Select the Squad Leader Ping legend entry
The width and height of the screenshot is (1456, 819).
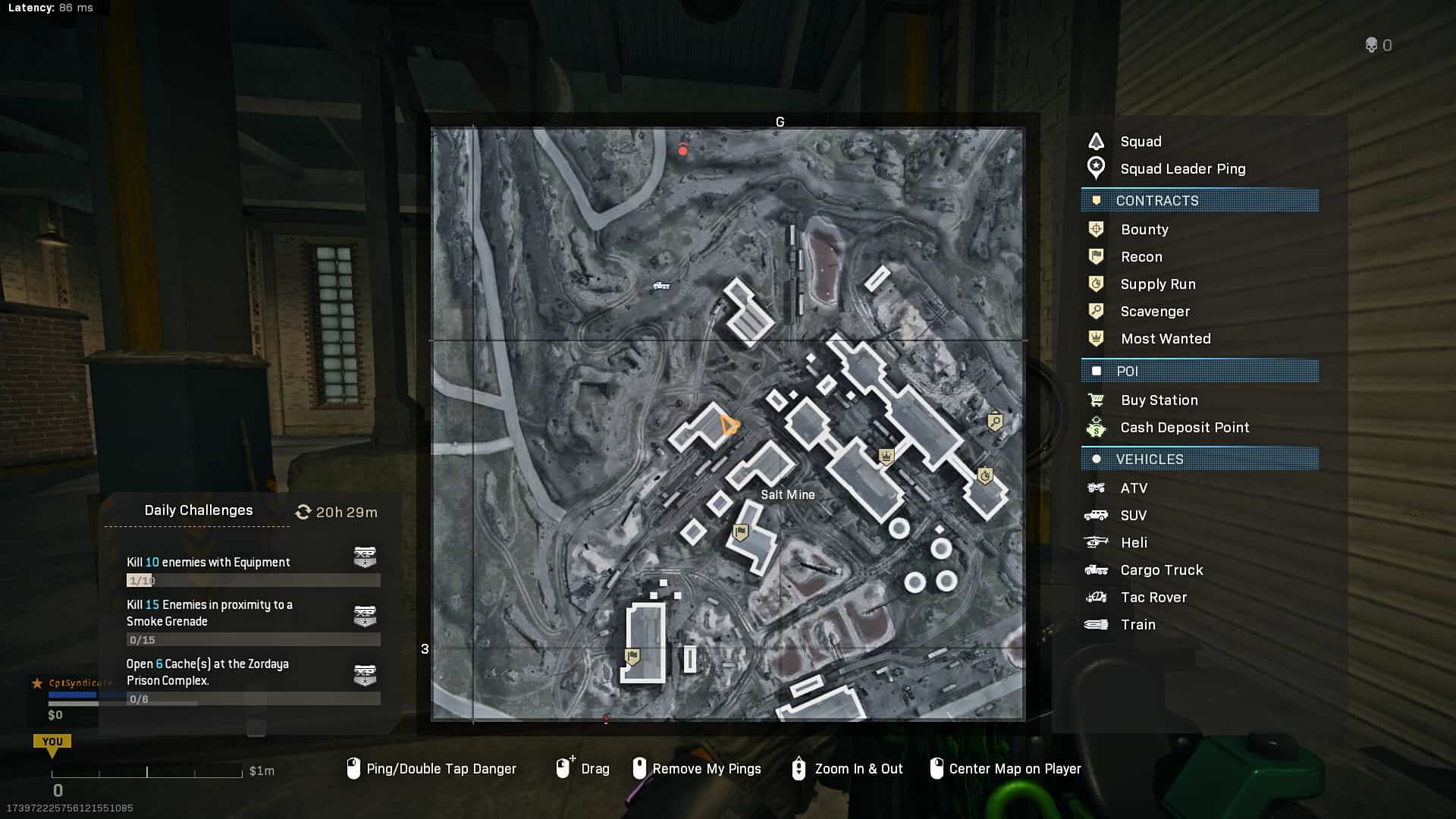(x=1182, y=169)
